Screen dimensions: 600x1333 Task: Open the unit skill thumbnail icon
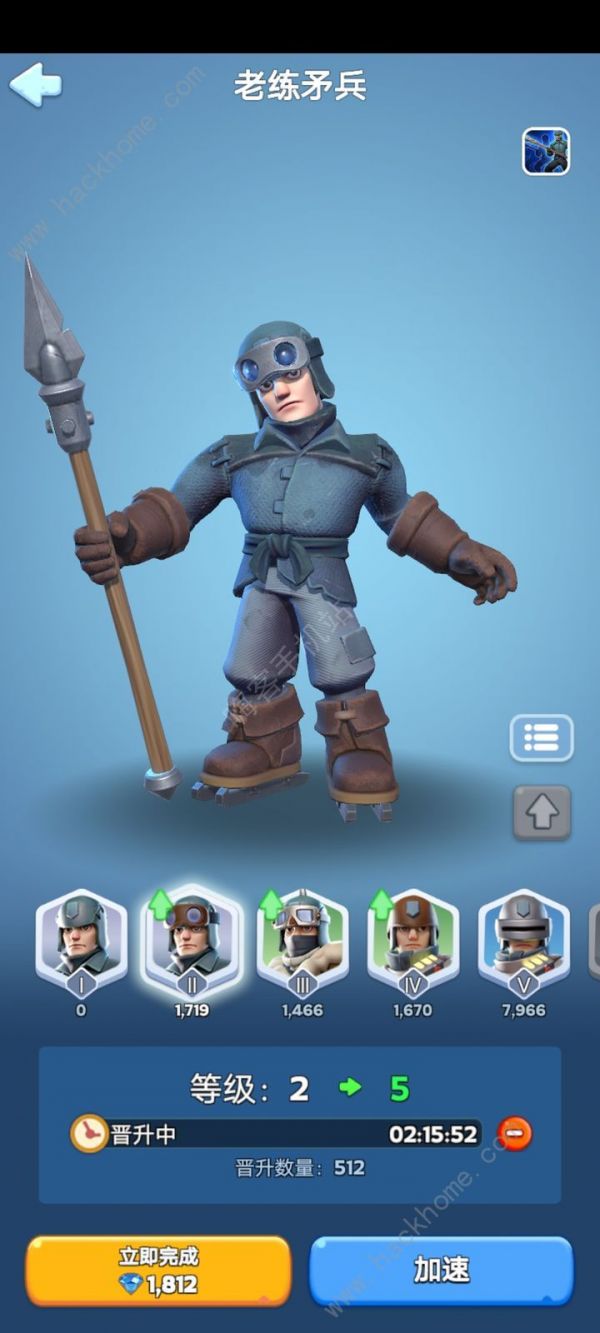tap(546, 152)
